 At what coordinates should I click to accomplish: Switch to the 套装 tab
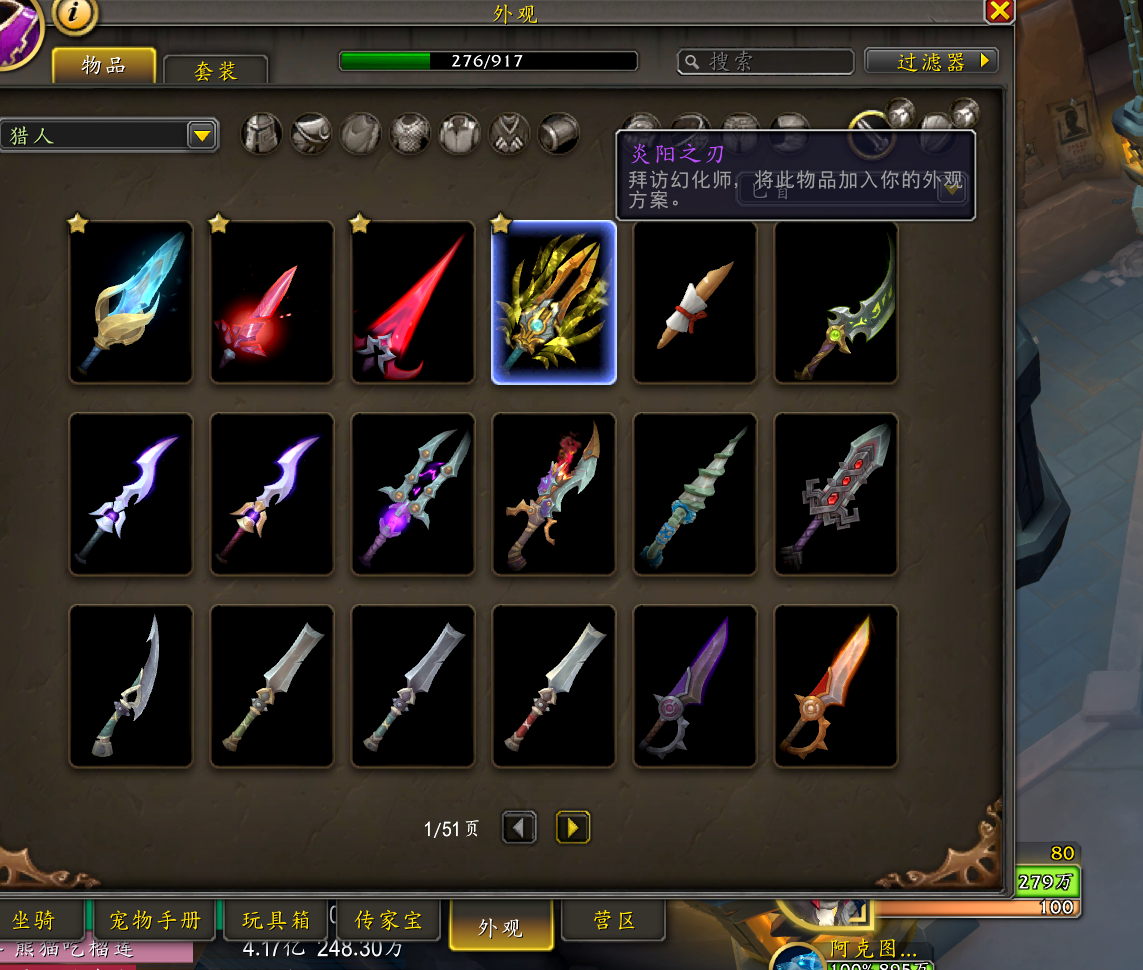tap(215, 71)
